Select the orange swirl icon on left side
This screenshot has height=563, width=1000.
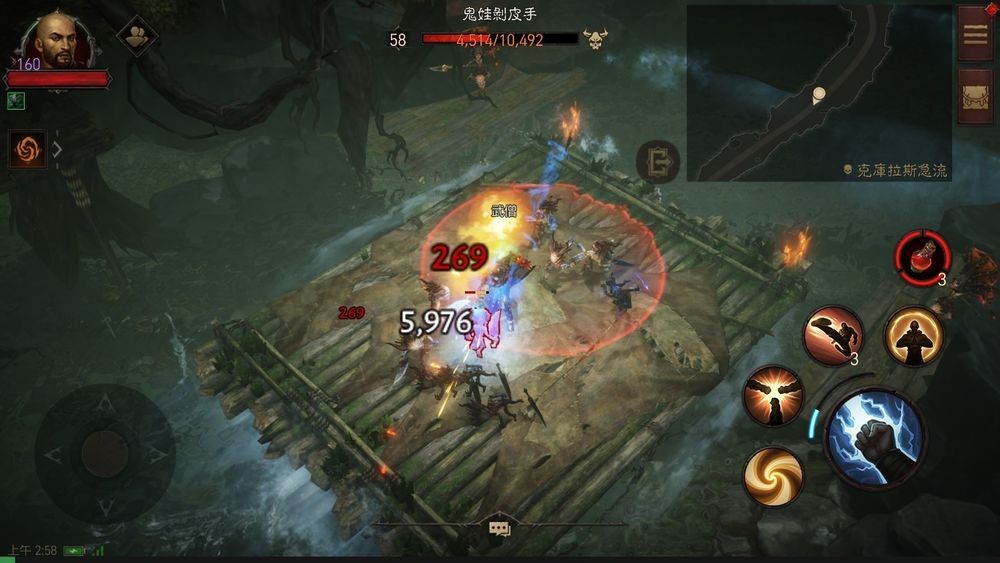(x=27, y=150)
